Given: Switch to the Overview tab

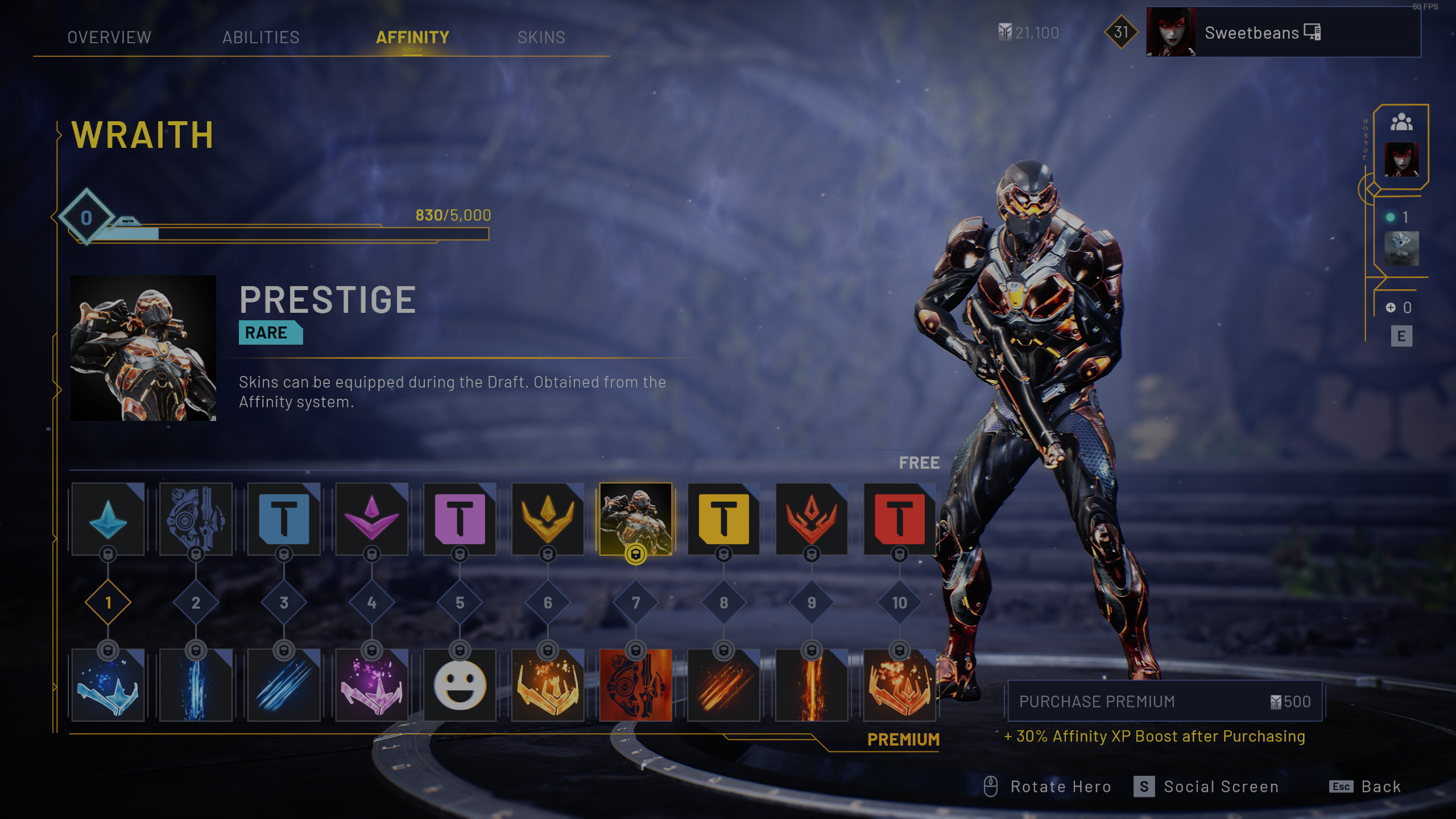Looking at the screenshot, I should tap(109, 38).
